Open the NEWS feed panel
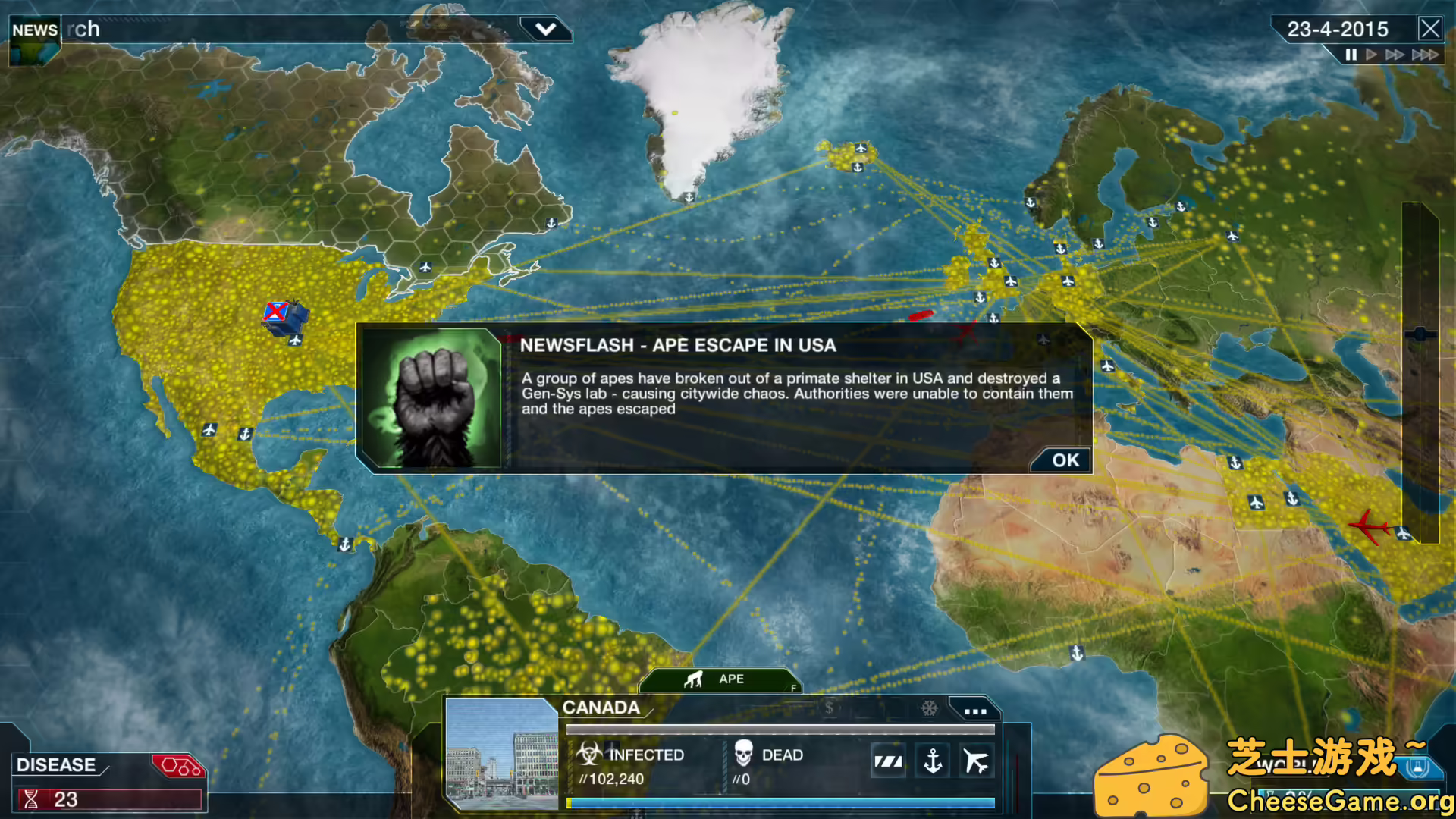The height and width of the screenshot is (819, 1456). (x=33, y=30)
